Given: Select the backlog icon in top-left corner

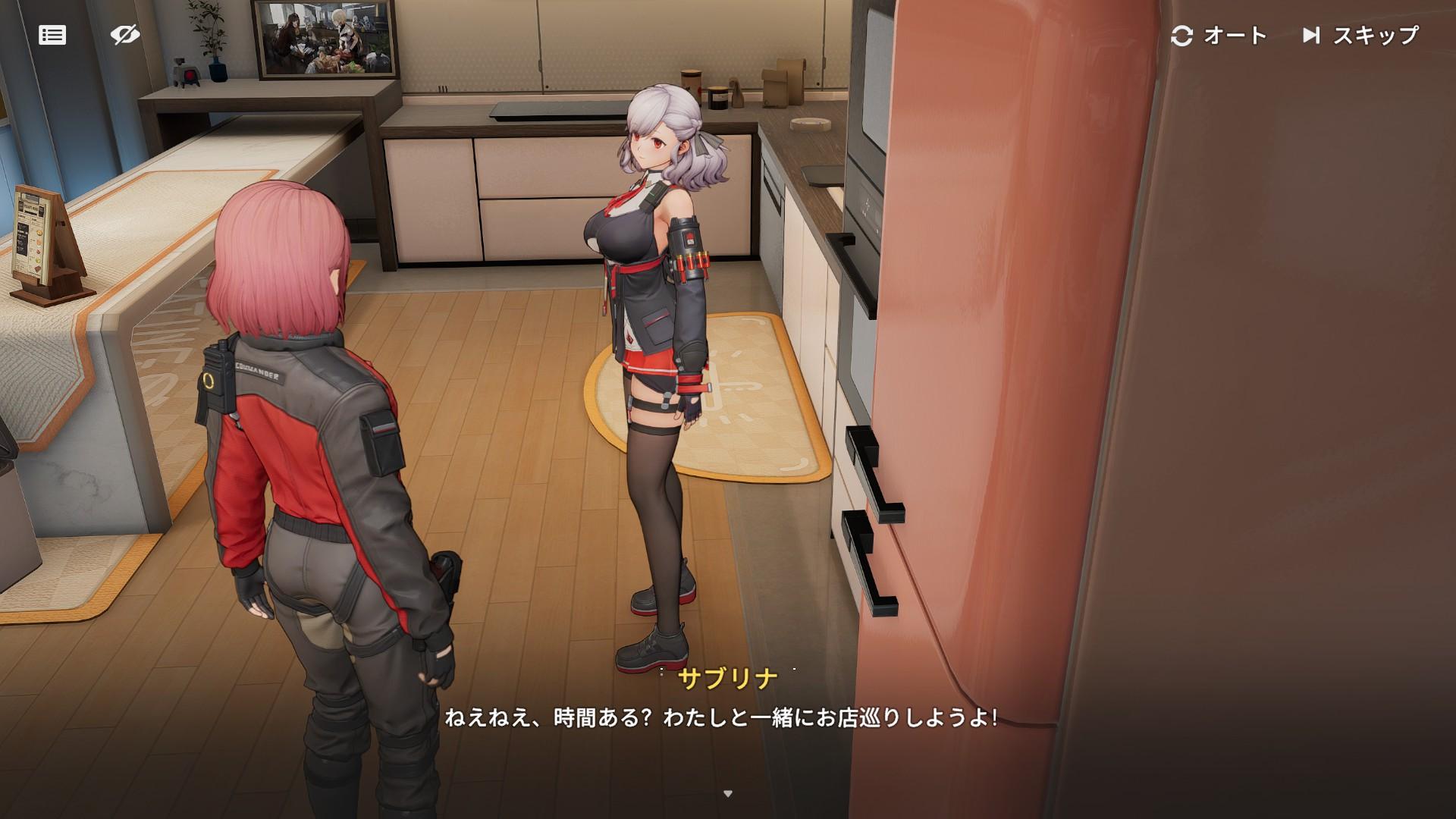Looking at the screenshot, I should 52,36.
